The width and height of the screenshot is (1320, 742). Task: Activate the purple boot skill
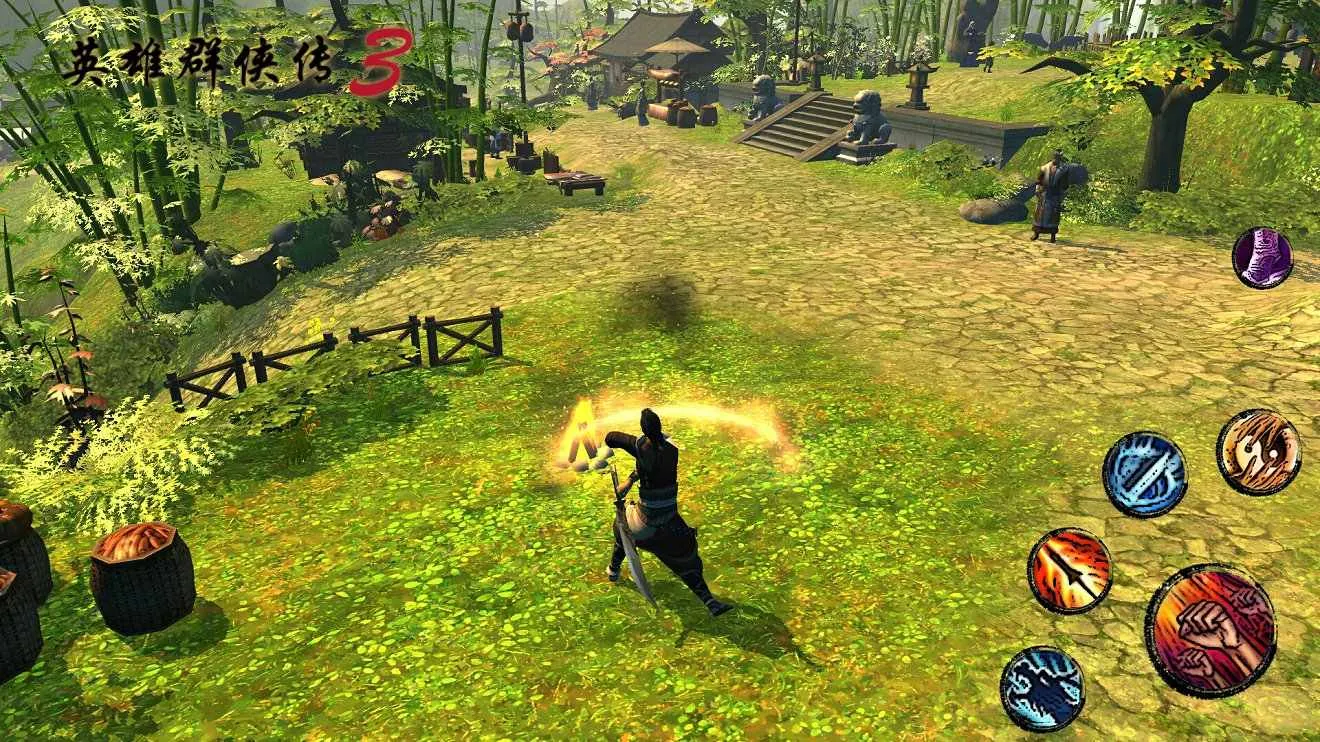tap(1262, 258)
